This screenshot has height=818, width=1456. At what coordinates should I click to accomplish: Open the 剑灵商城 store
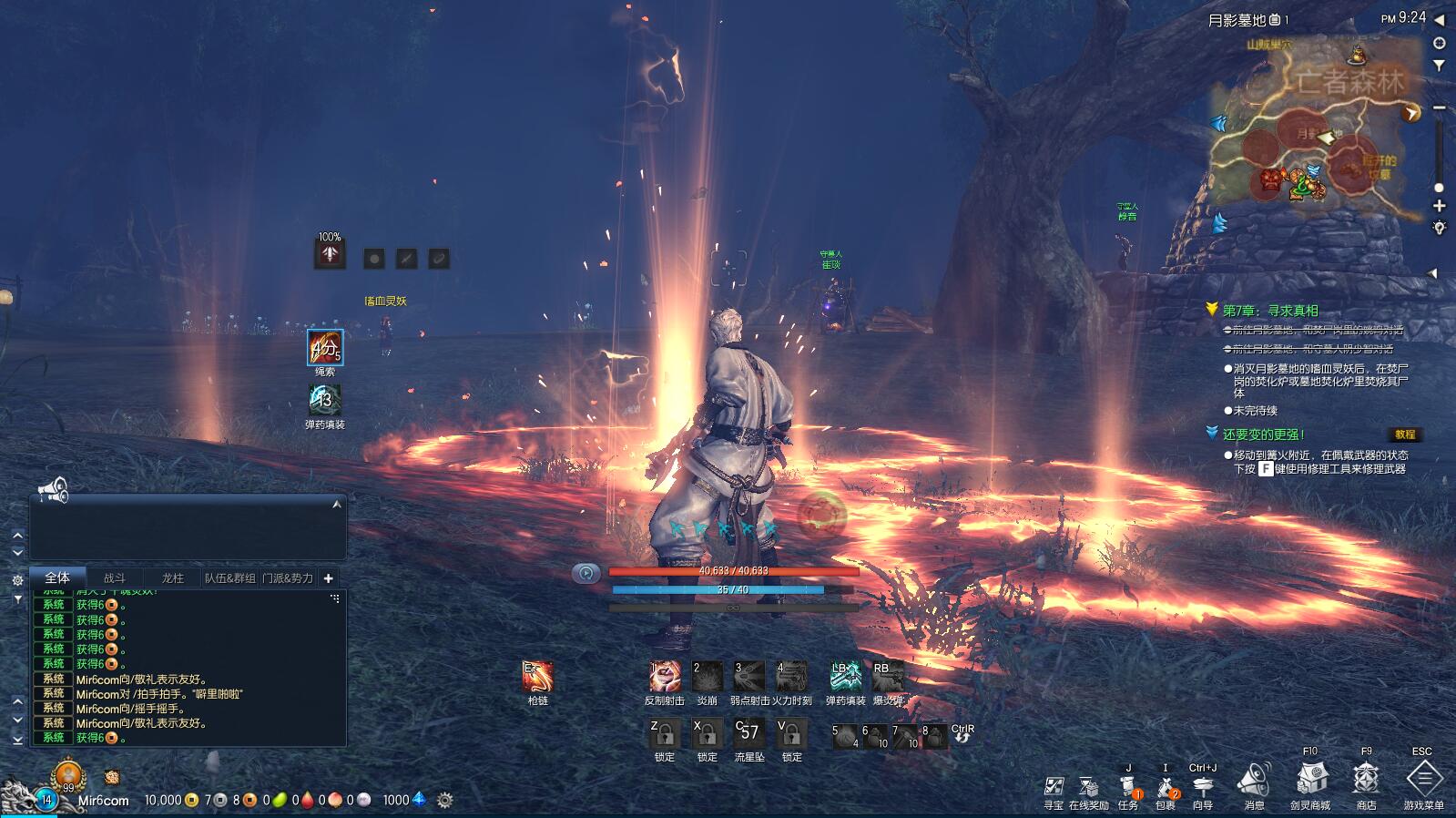pos(1309,781)
